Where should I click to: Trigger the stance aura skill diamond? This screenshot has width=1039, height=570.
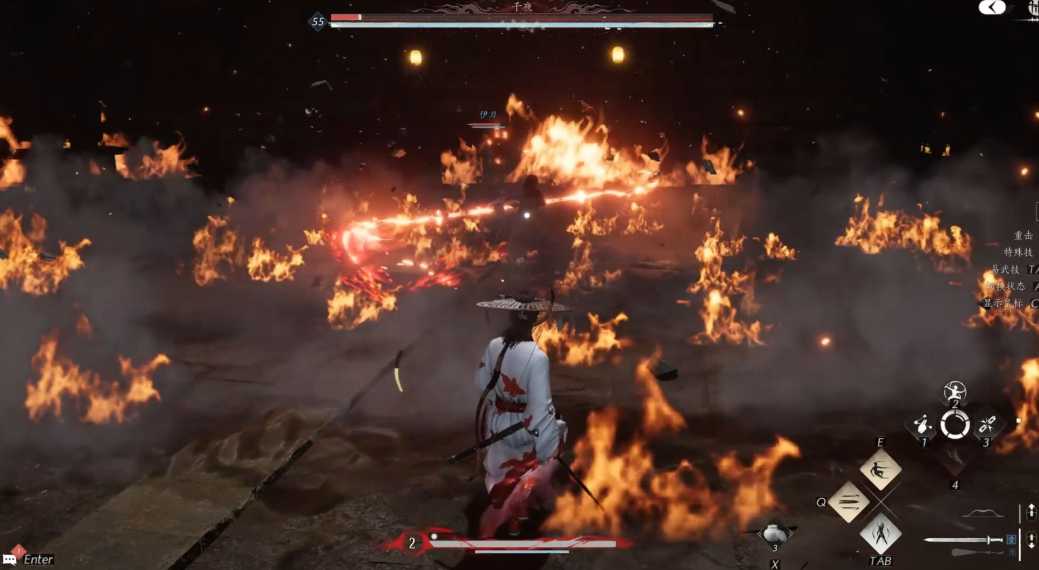tap(880, 532)
